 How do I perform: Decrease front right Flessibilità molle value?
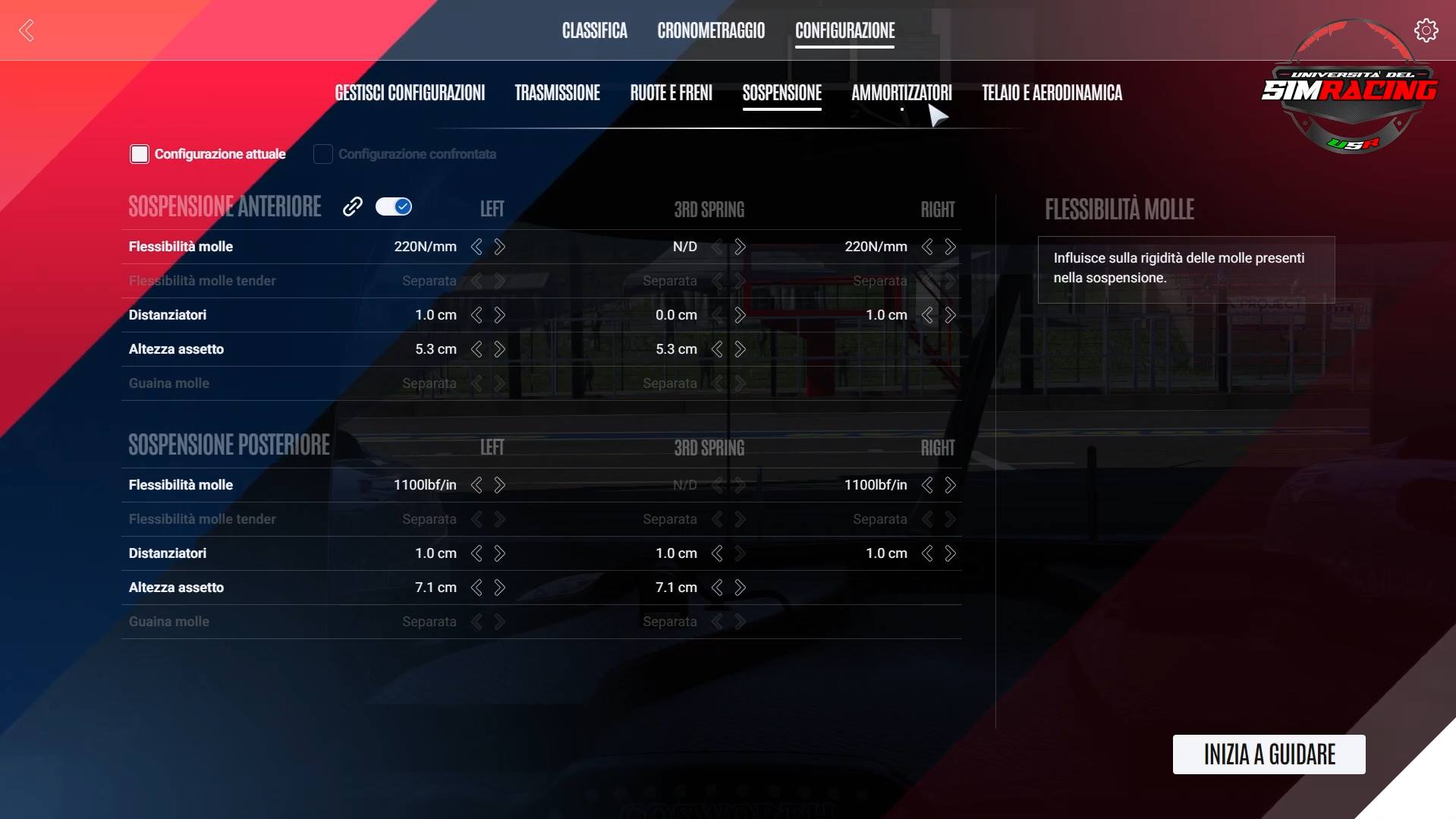click(926, 246)
